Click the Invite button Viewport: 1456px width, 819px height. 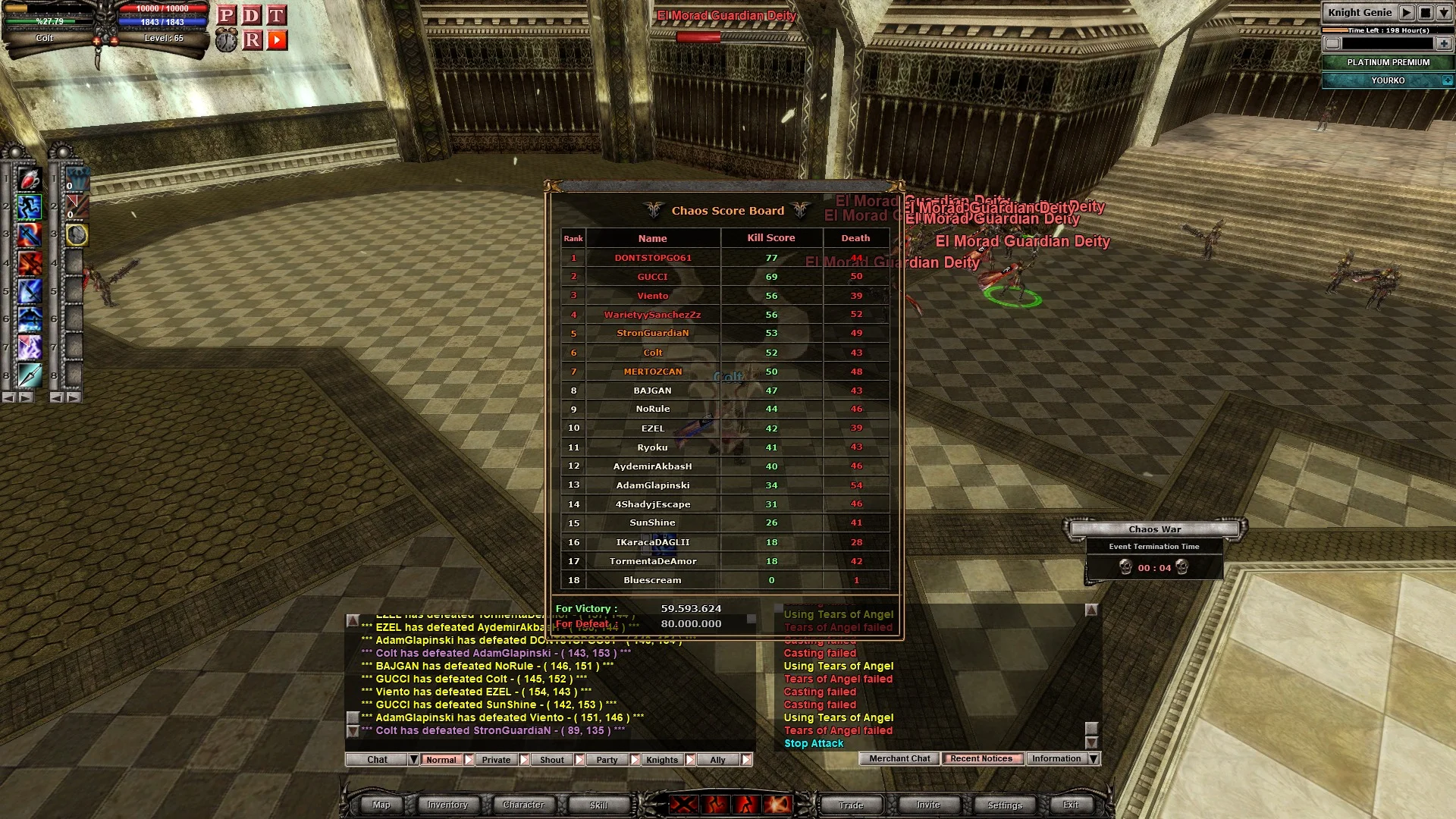point(928,805)
